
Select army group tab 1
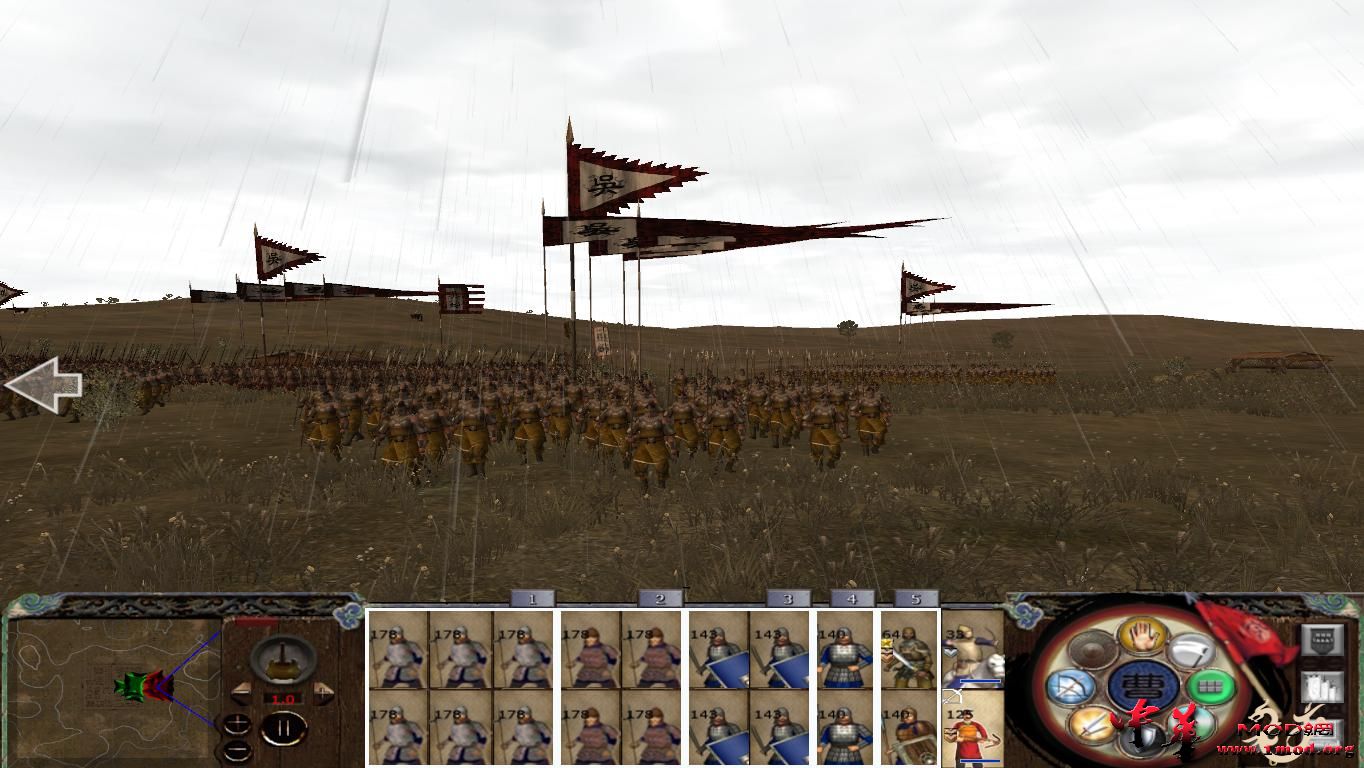tap(530, 600)
